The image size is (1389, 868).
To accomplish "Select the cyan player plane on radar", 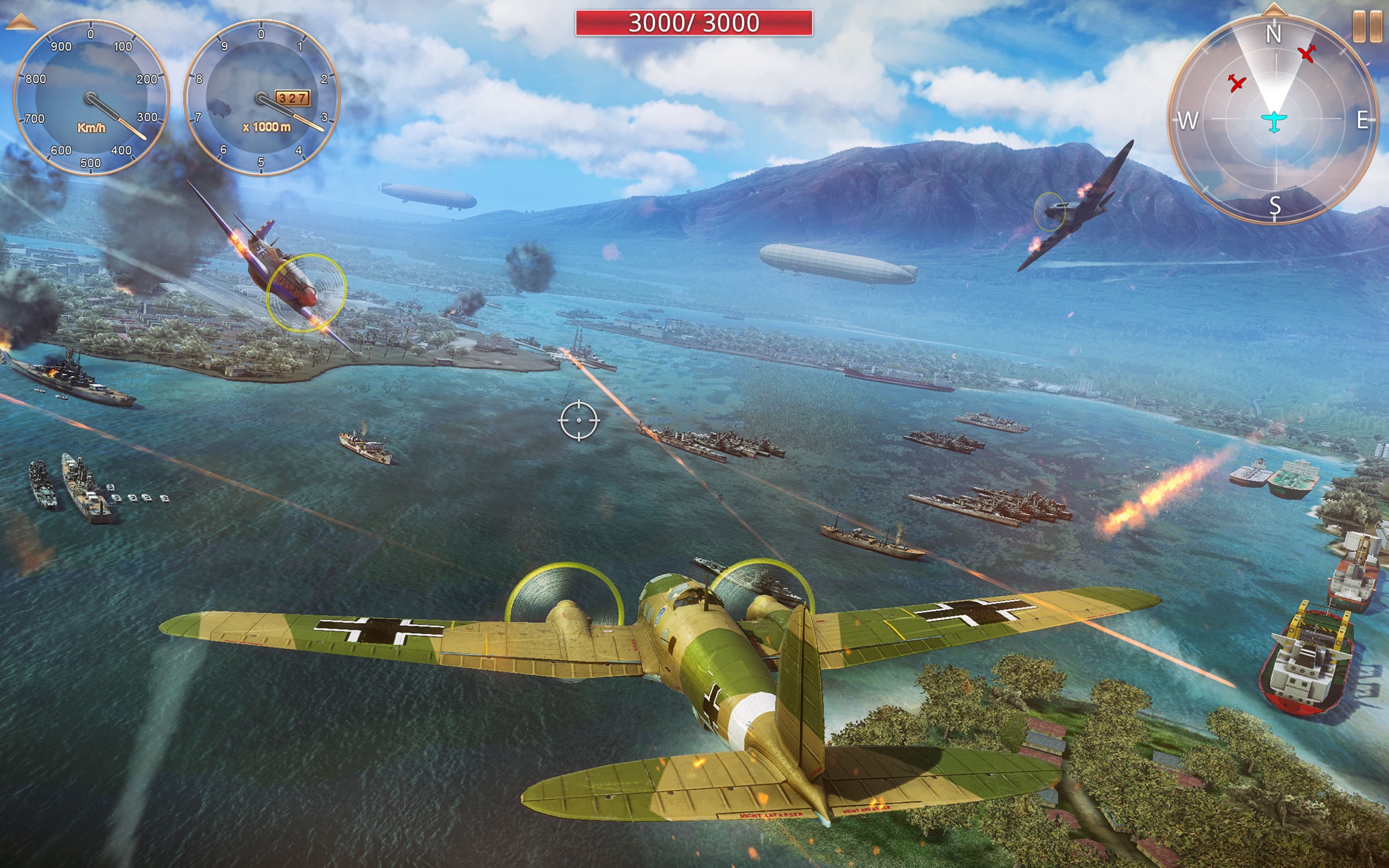I will 1274,122.
